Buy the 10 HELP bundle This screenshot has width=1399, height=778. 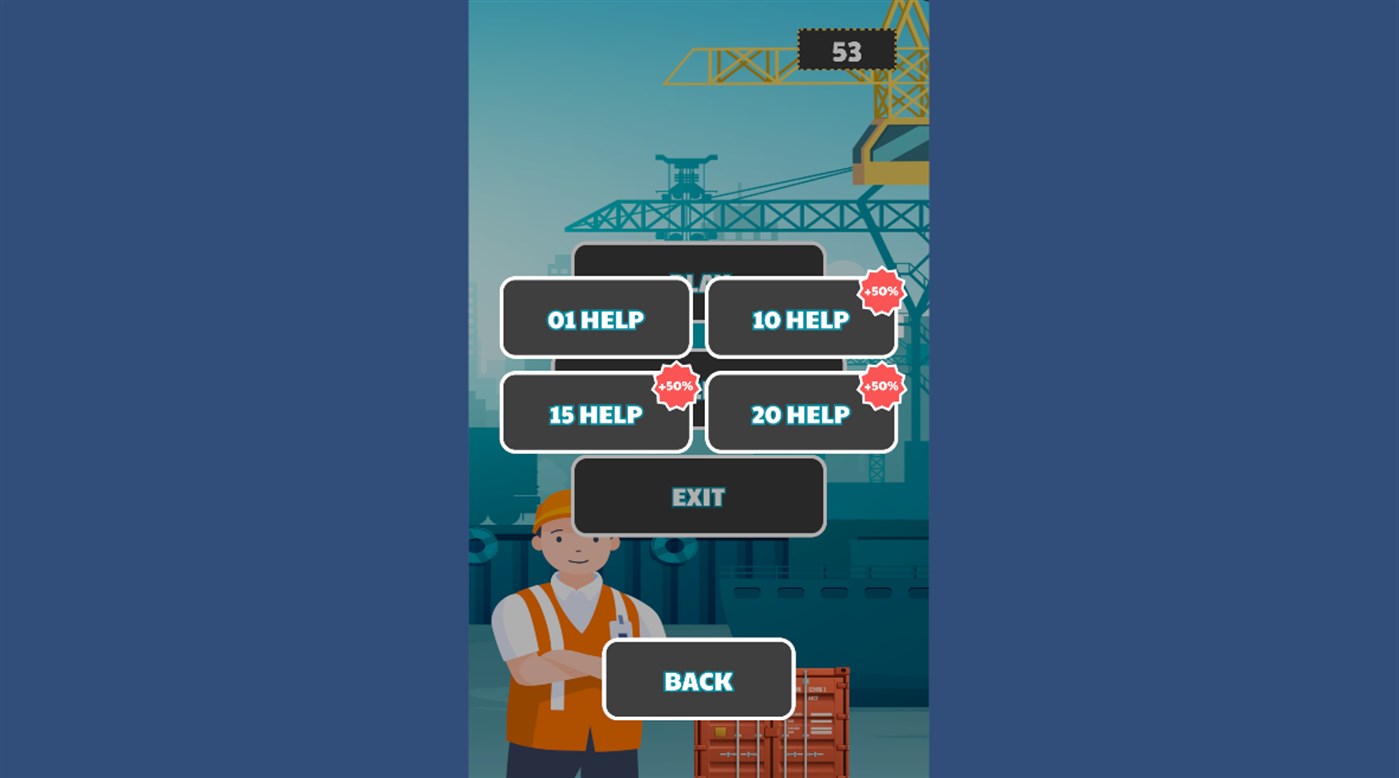(x=800, y=318)
